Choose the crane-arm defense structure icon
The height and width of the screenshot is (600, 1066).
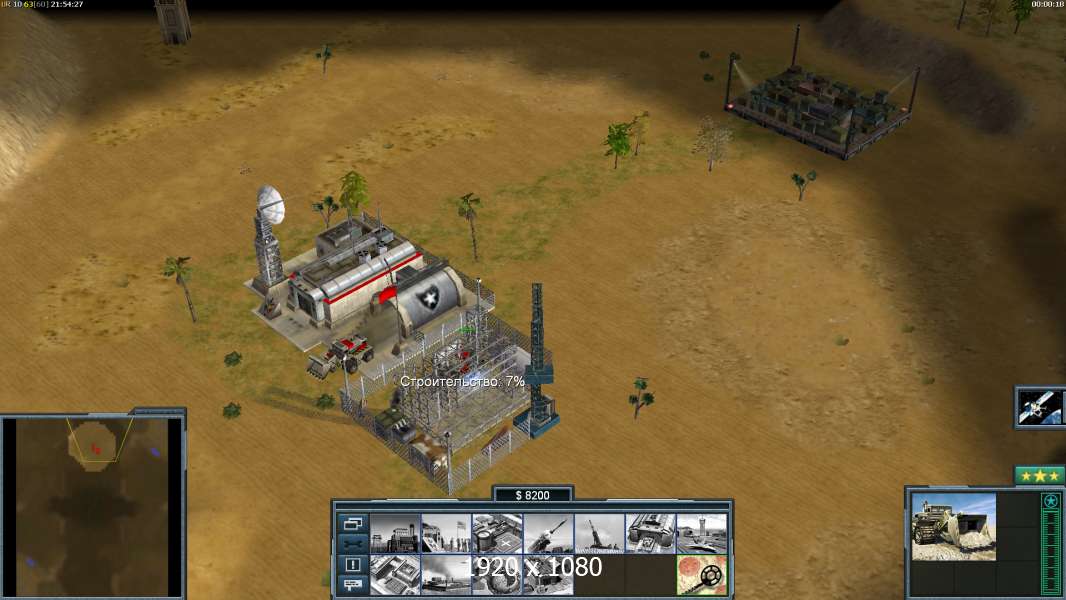[x=599, y=534]
